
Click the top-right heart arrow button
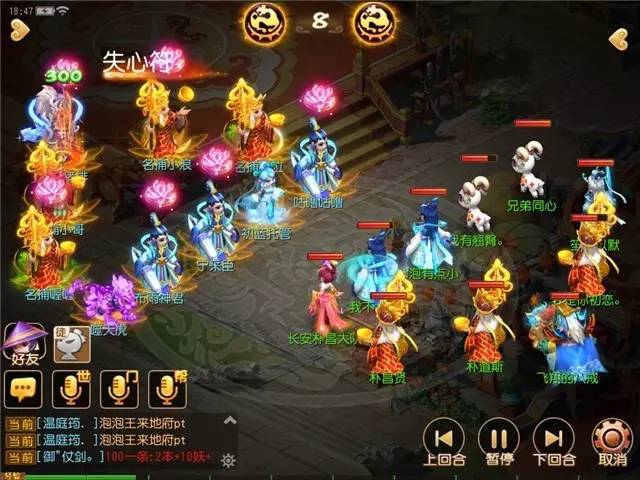(618, 39)
